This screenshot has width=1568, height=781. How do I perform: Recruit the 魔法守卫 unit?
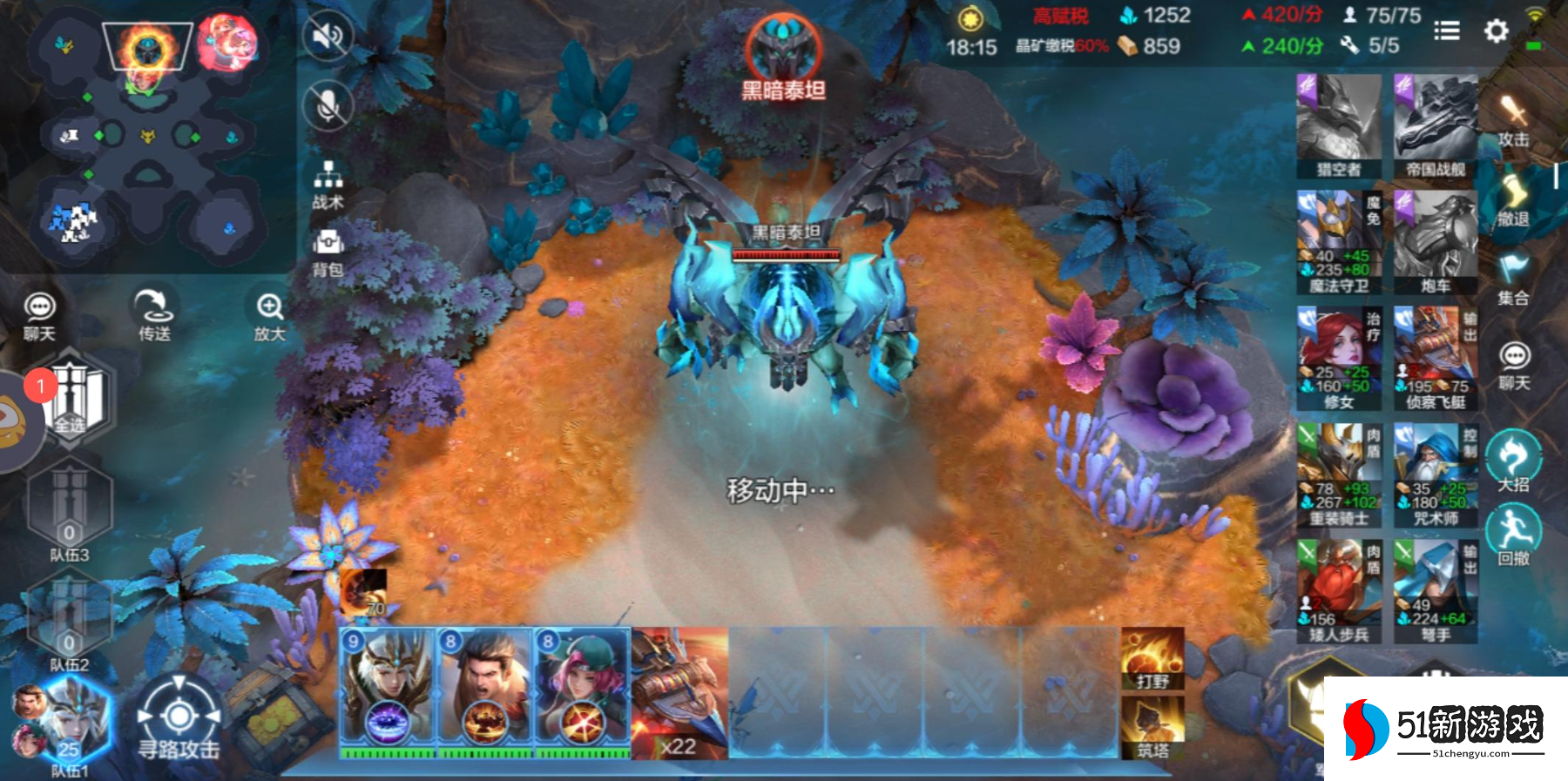(1338, 243)
